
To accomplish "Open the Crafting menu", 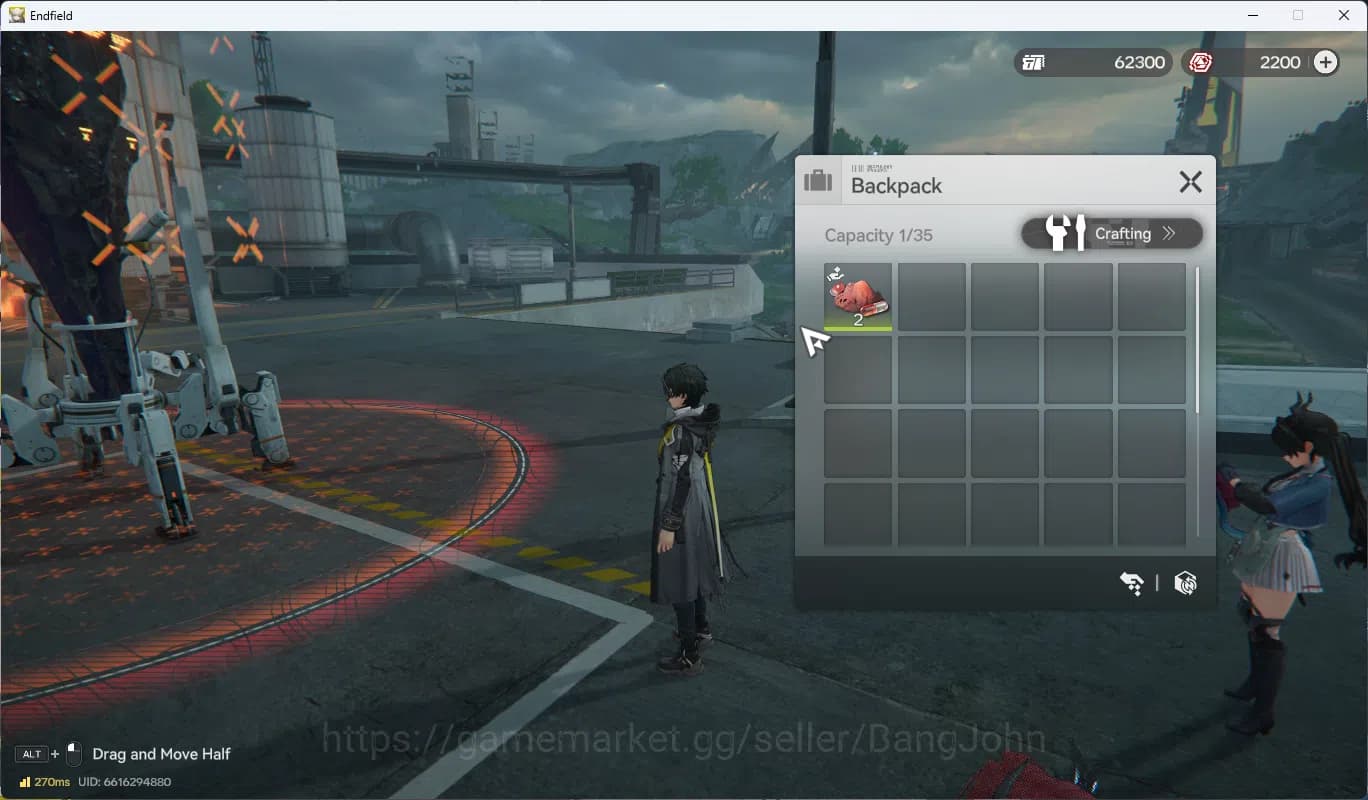I will (1112, 234).
